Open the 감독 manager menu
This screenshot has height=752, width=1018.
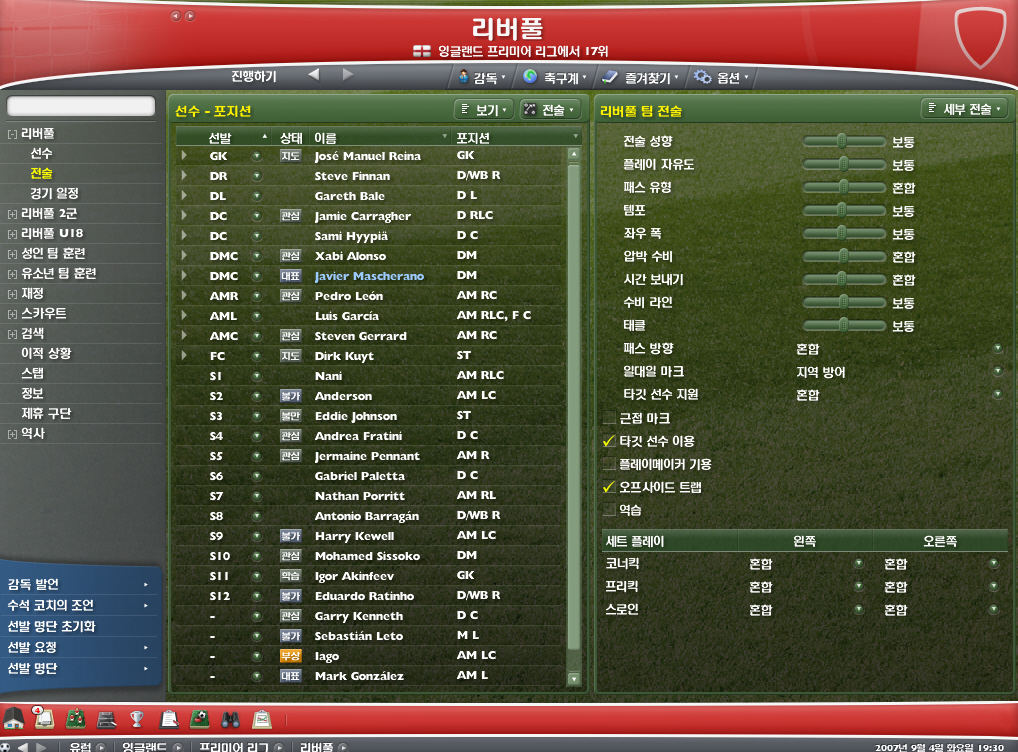(481, 77)
